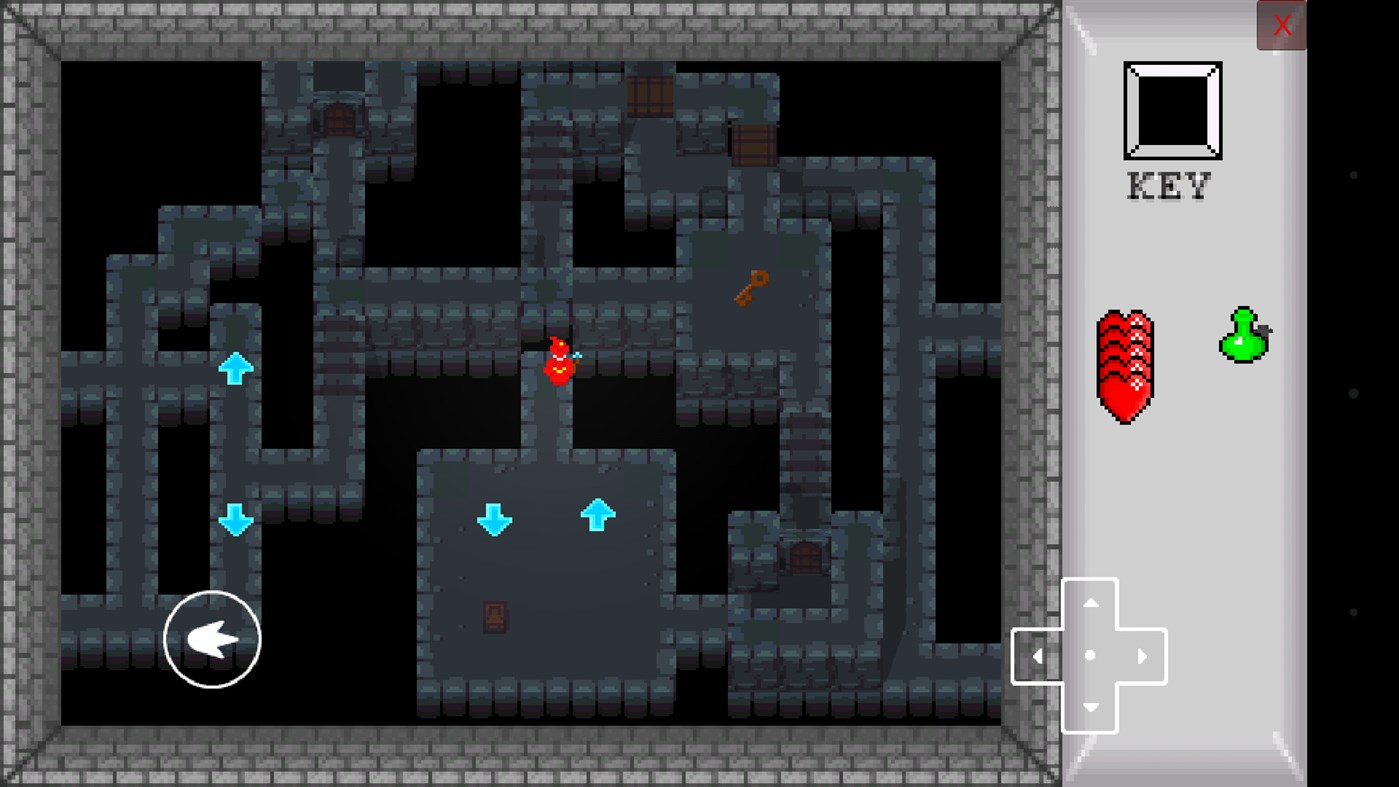Click the center of the D-pad
The height and width of the screenshot is (787, 1399).
click(x=1090, y=656)
